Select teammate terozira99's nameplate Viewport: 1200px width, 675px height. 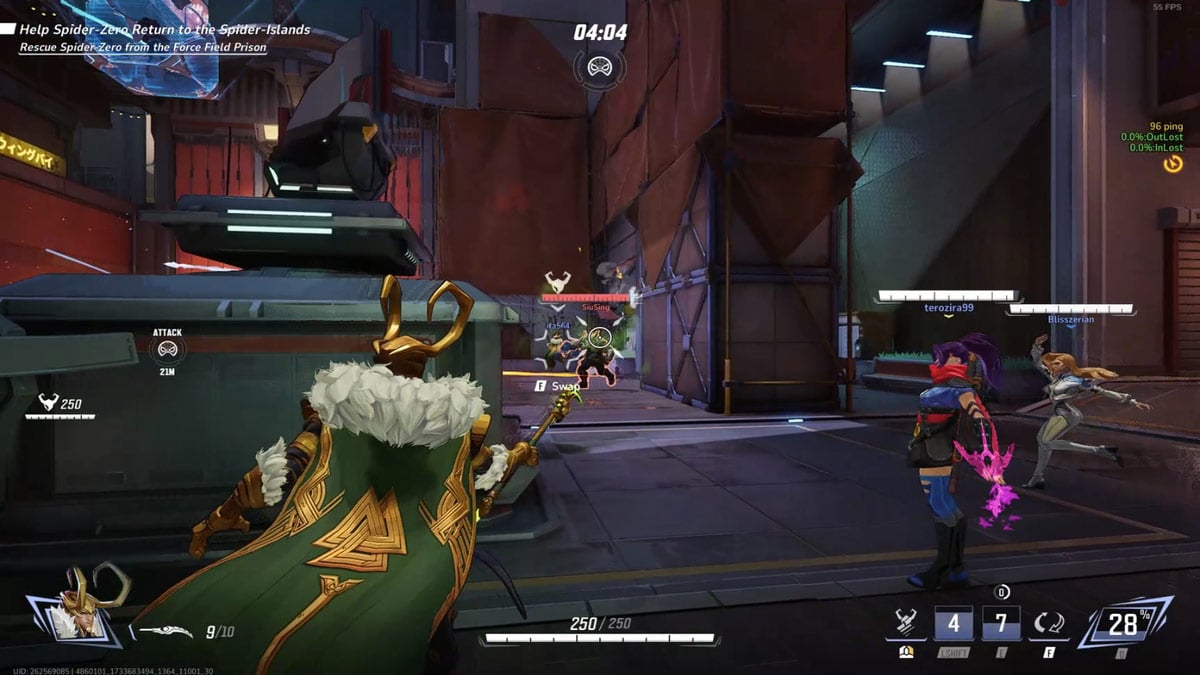click(x=948, y=308)
